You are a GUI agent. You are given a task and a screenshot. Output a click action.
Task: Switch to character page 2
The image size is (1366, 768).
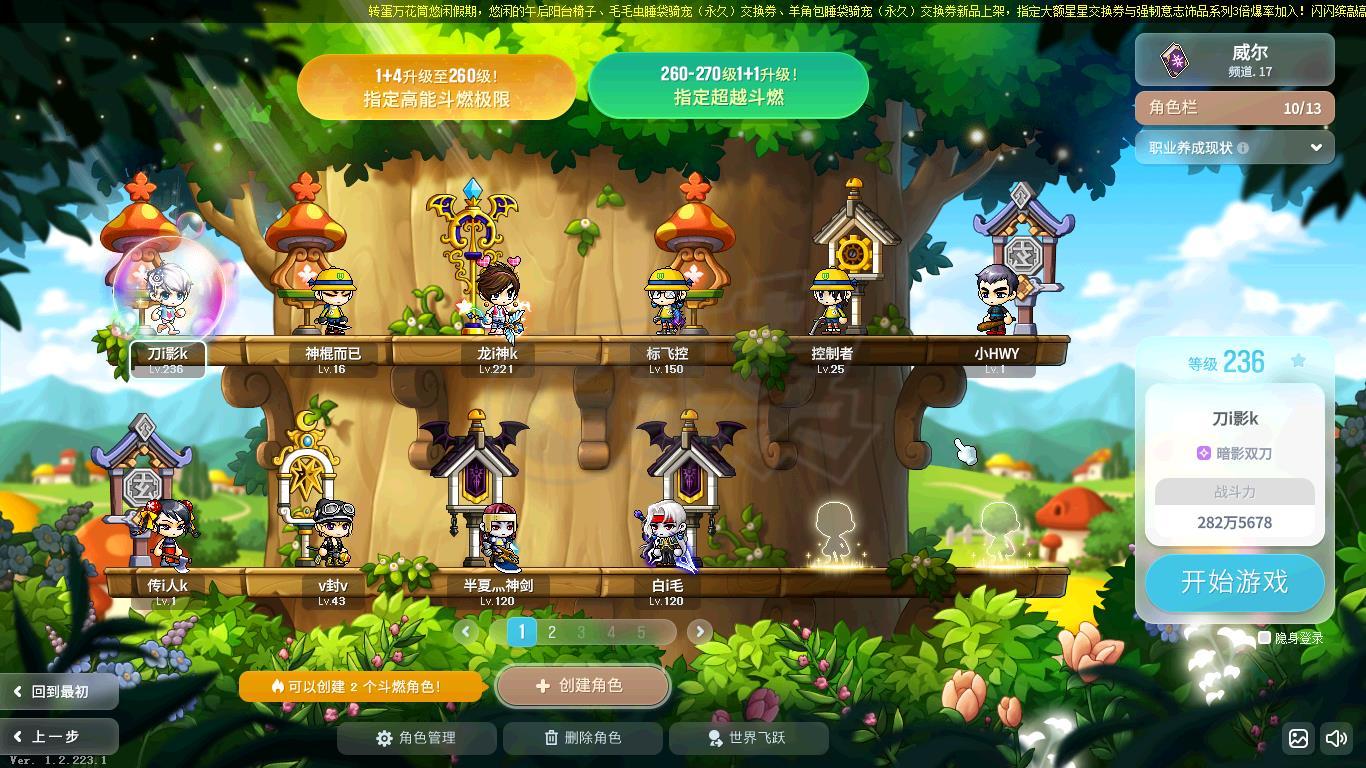[551, 632]
